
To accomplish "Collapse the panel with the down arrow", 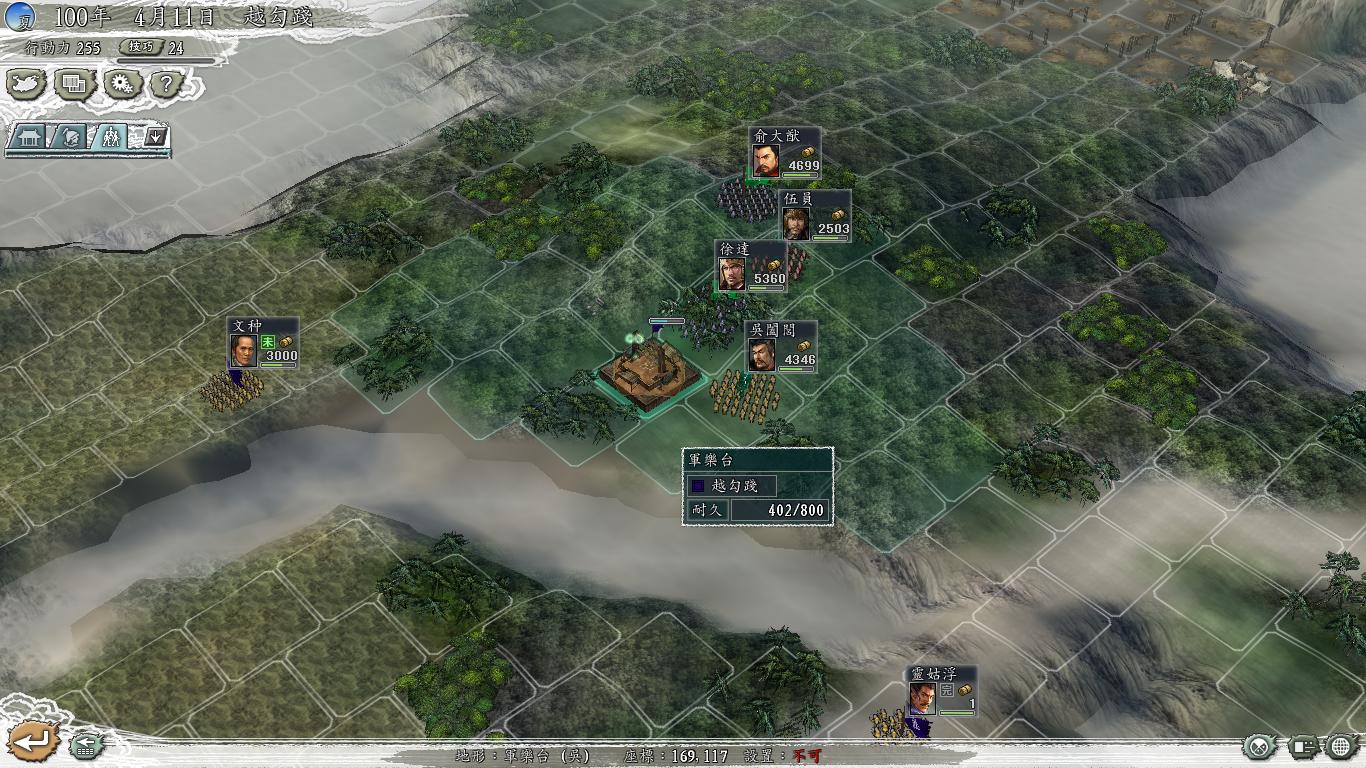I will point(154,136).
